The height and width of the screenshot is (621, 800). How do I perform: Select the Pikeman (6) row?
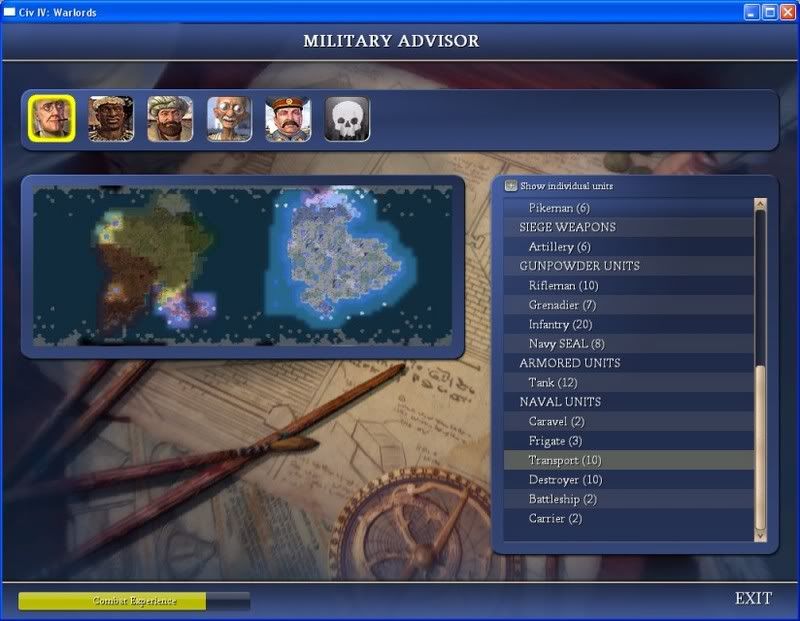pos(559,208)
